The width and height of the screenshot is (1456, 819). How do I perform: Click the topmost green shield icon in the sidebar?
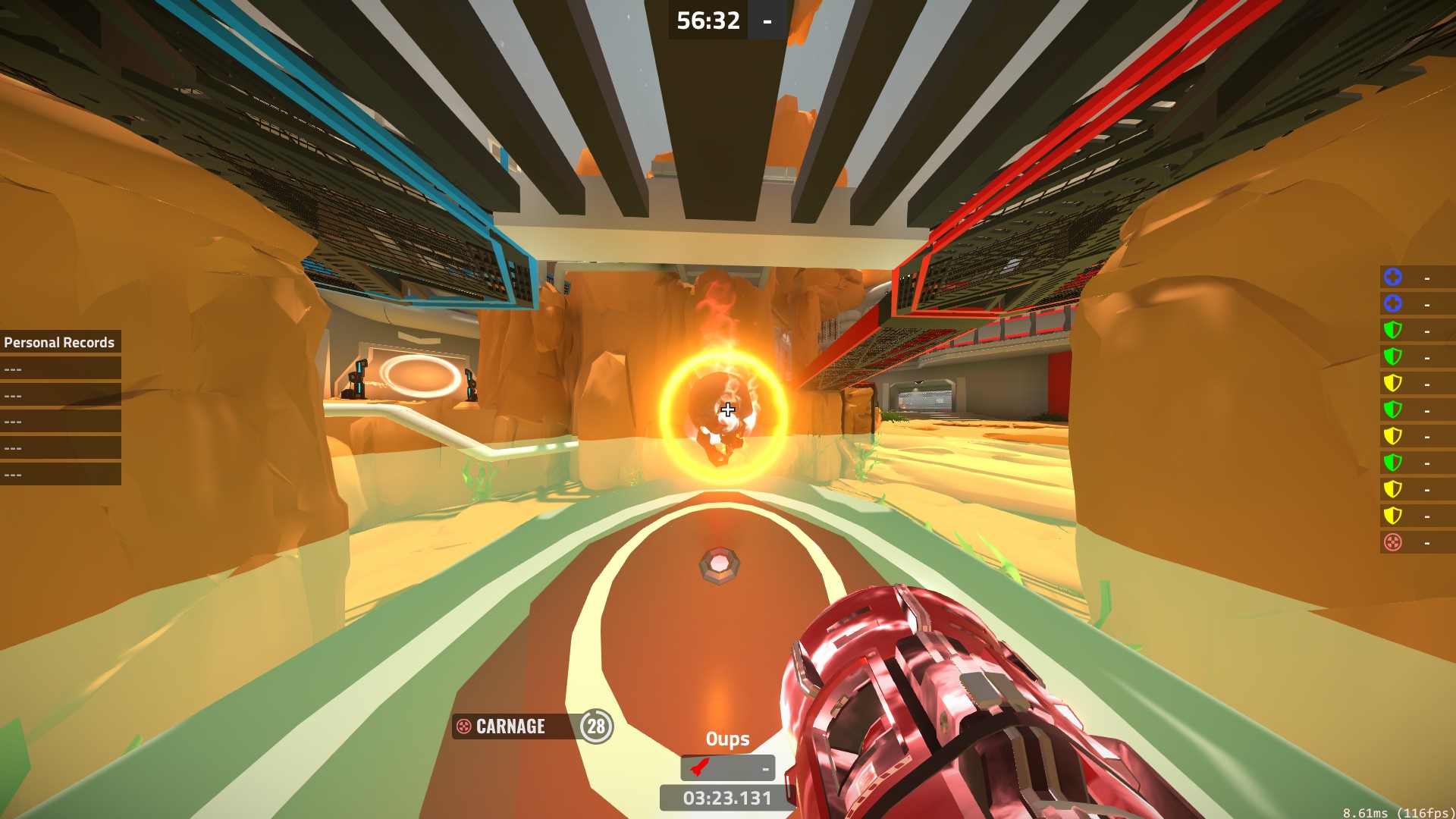point(1392,328)
